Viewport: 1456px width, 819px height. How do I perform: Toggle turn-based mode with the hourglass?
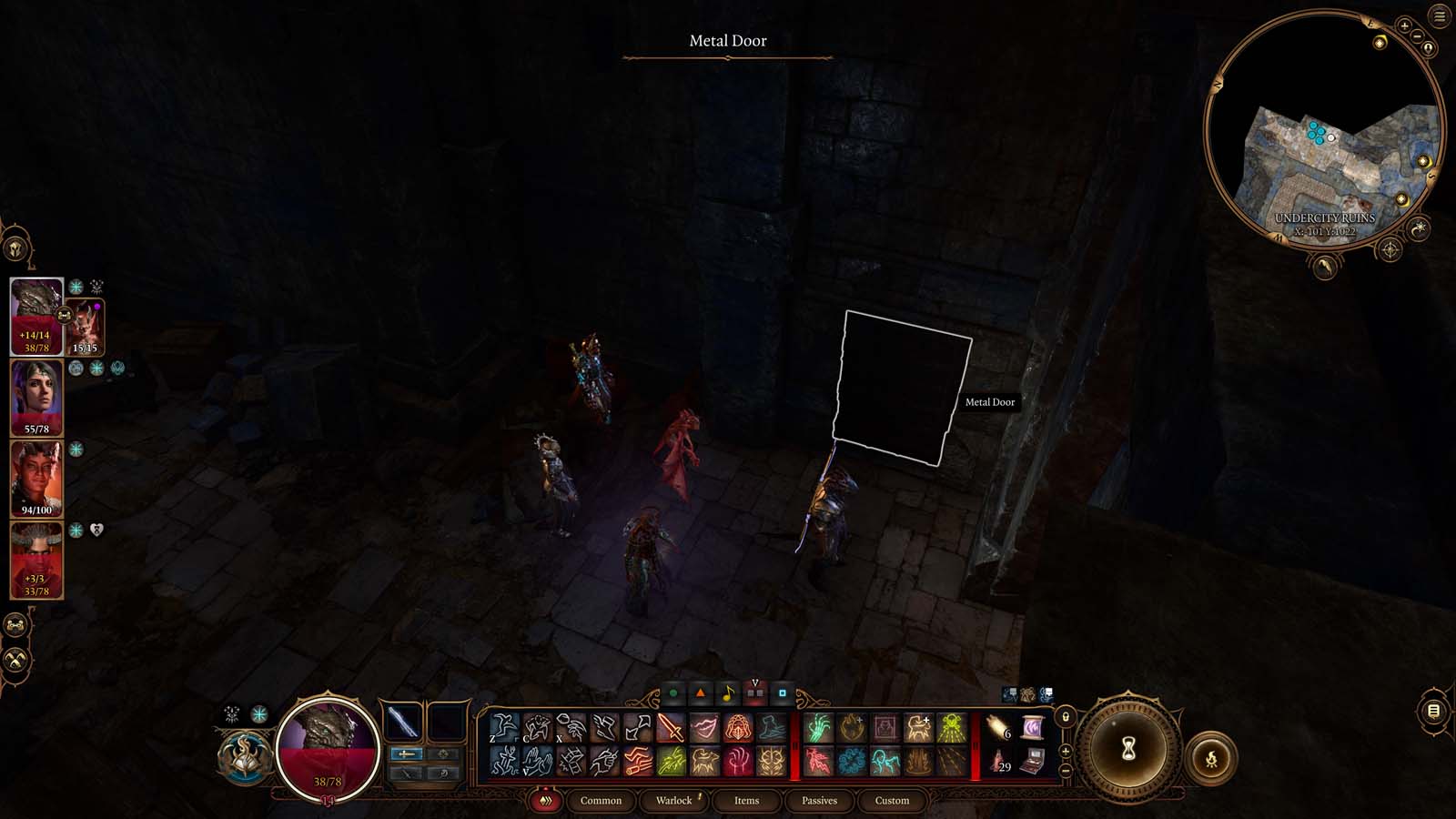[1128, 748]
